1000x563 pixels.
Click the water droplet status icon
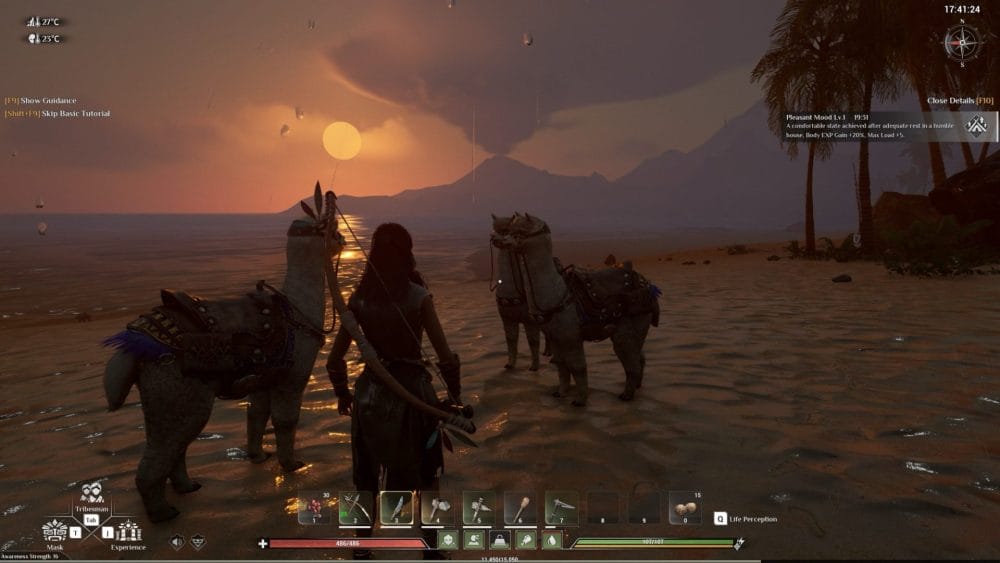552,541
